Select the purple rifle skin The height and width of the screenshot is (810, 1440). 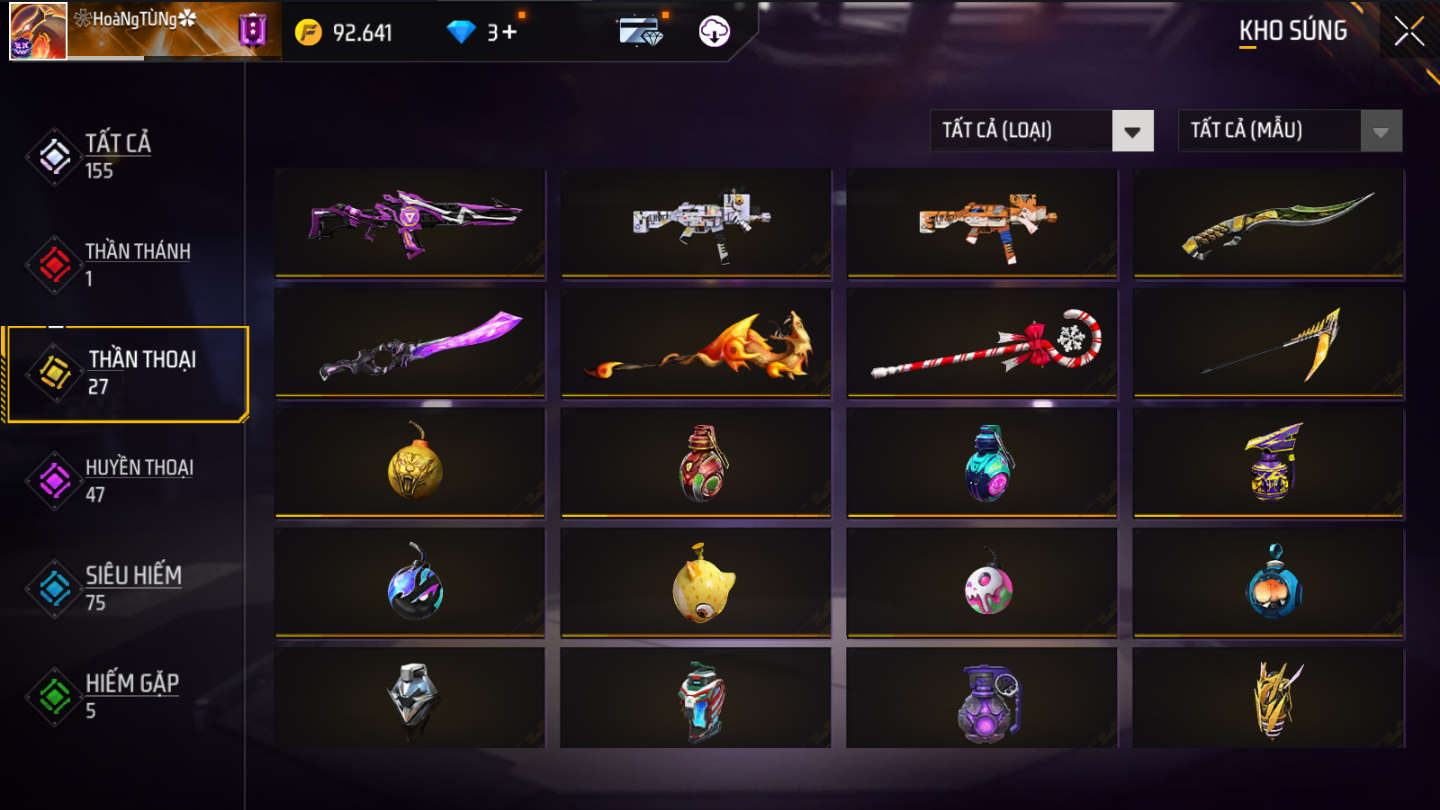tap(410, 222)
